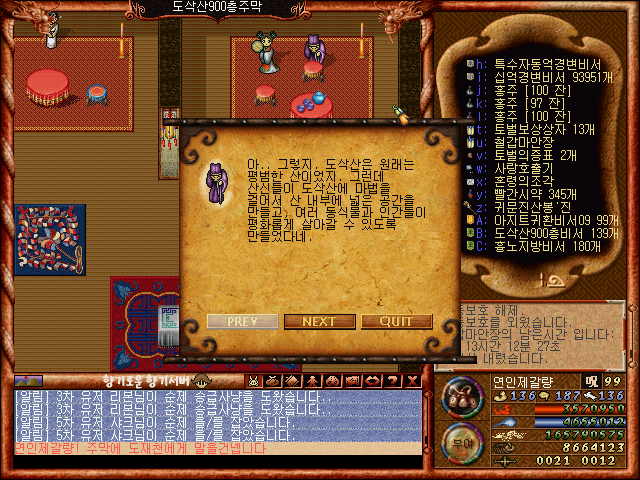Close the dialogue with QUIT
This screenshot has height=480, width=640.
[x=396, y=321]
